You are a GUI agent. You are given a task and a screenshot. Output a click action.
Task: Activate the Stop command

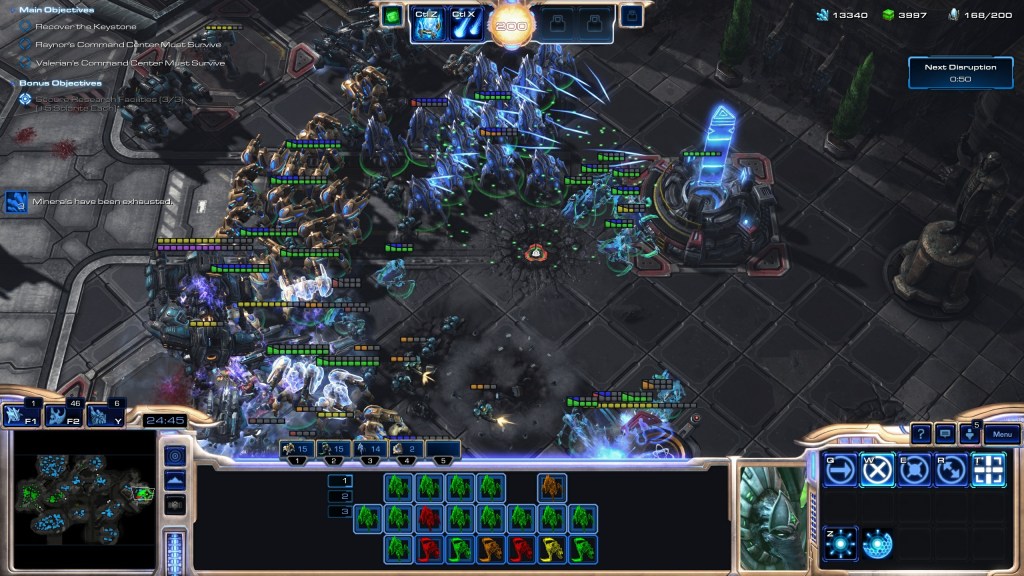click(x=877, y=469)
